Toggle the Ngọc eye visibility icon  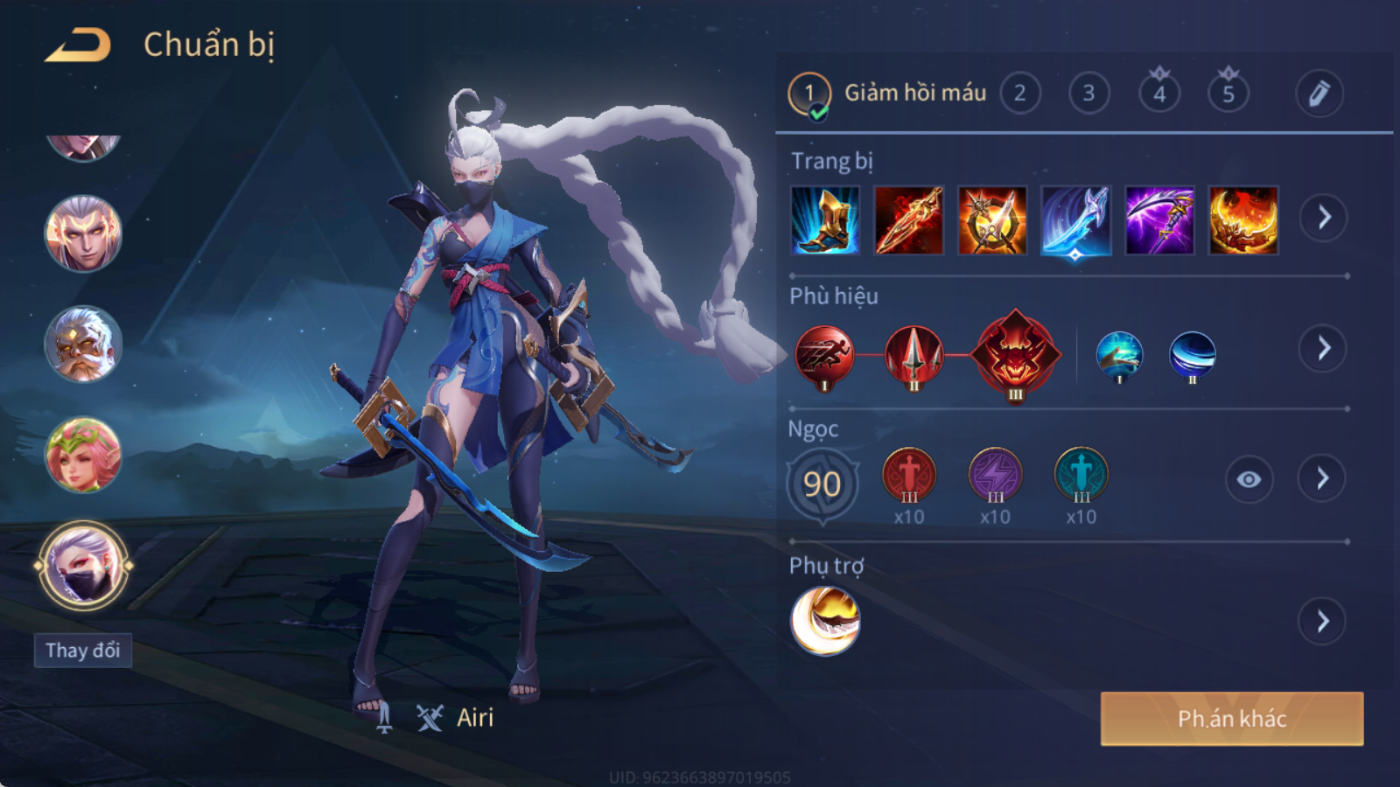pos(1249,480)
